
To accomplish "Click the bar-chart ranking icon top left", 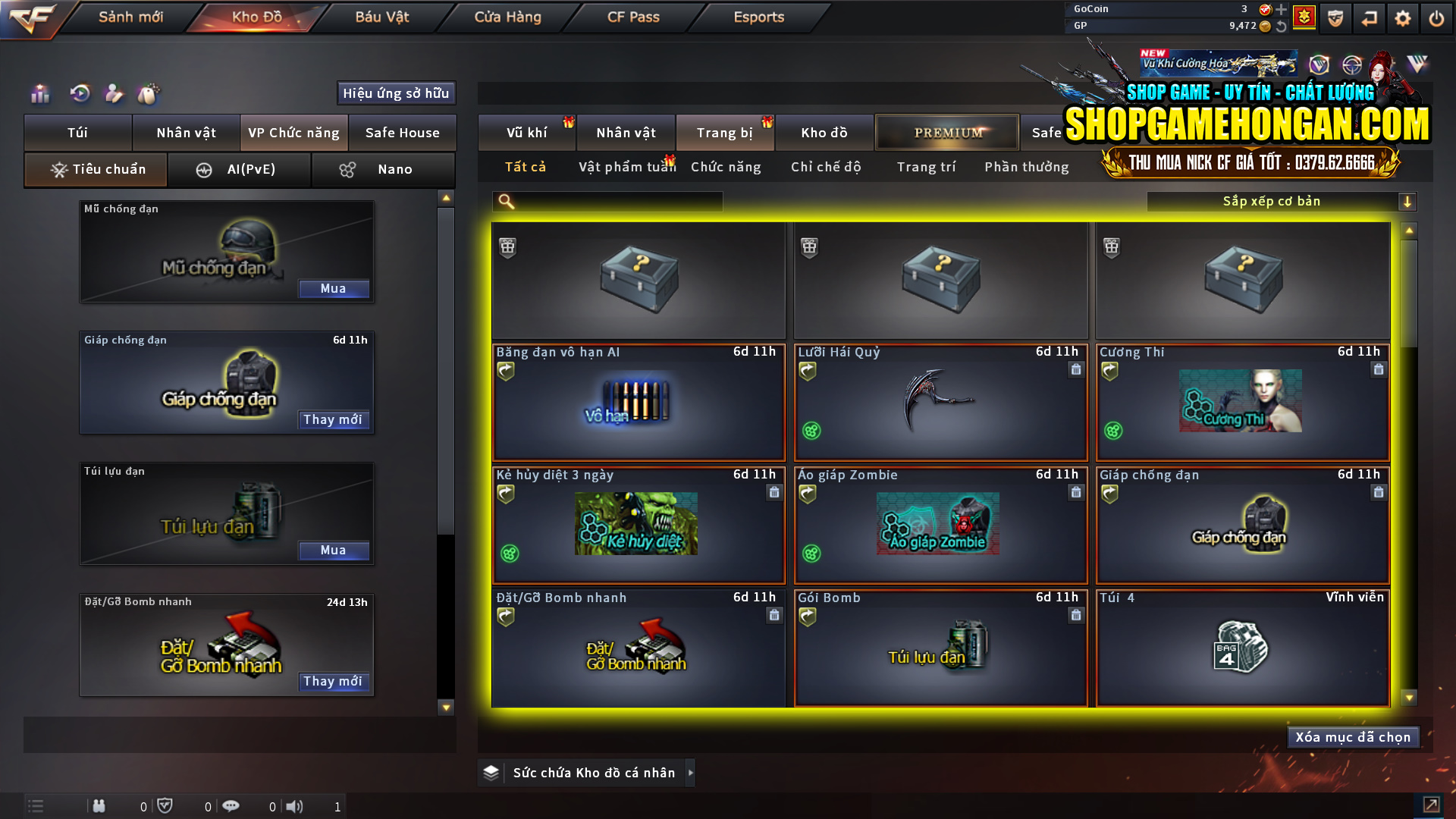I will 39,94.
